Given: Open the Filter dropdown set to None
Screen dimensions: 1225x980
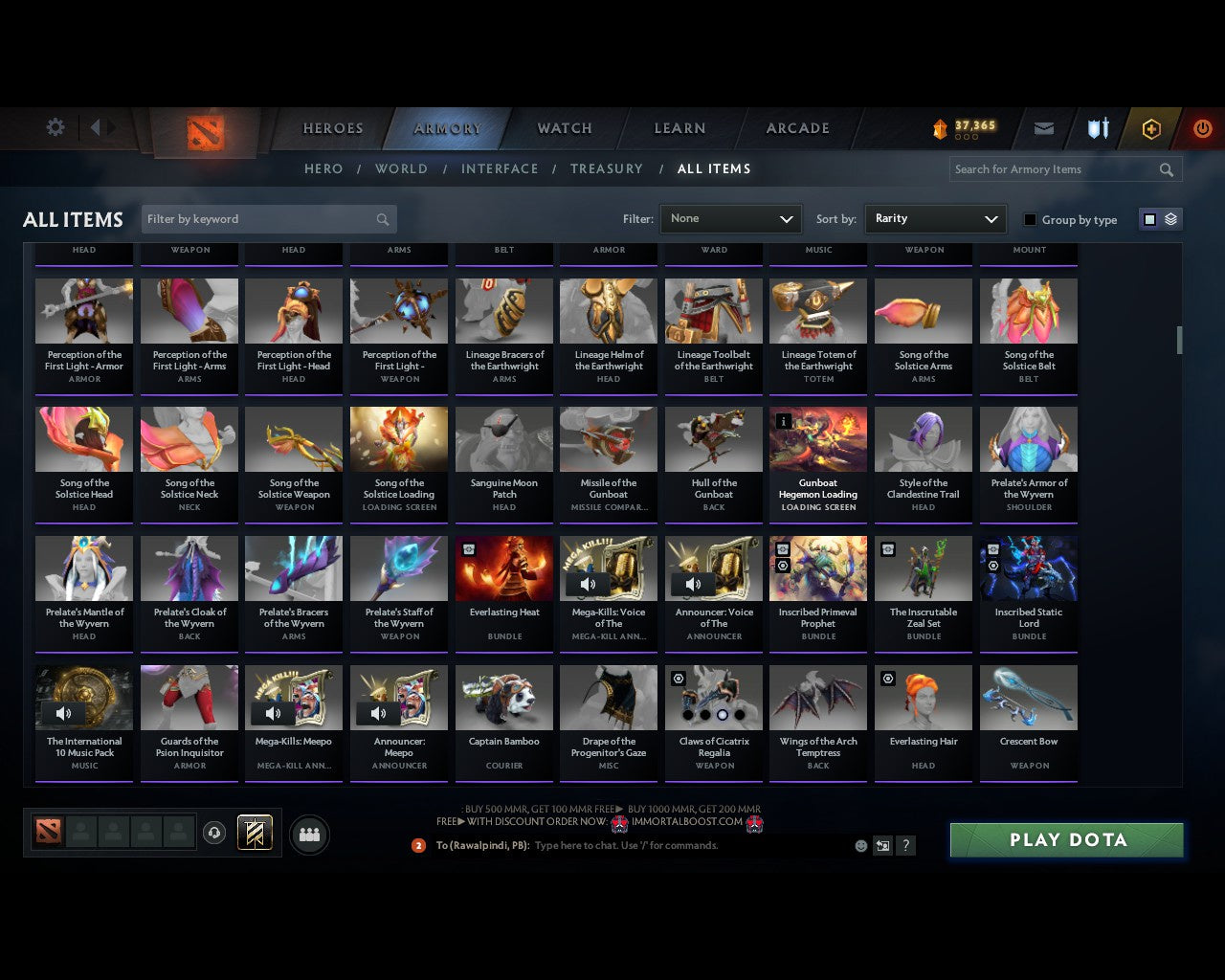Looking at the screenshot, I should 730,218.
